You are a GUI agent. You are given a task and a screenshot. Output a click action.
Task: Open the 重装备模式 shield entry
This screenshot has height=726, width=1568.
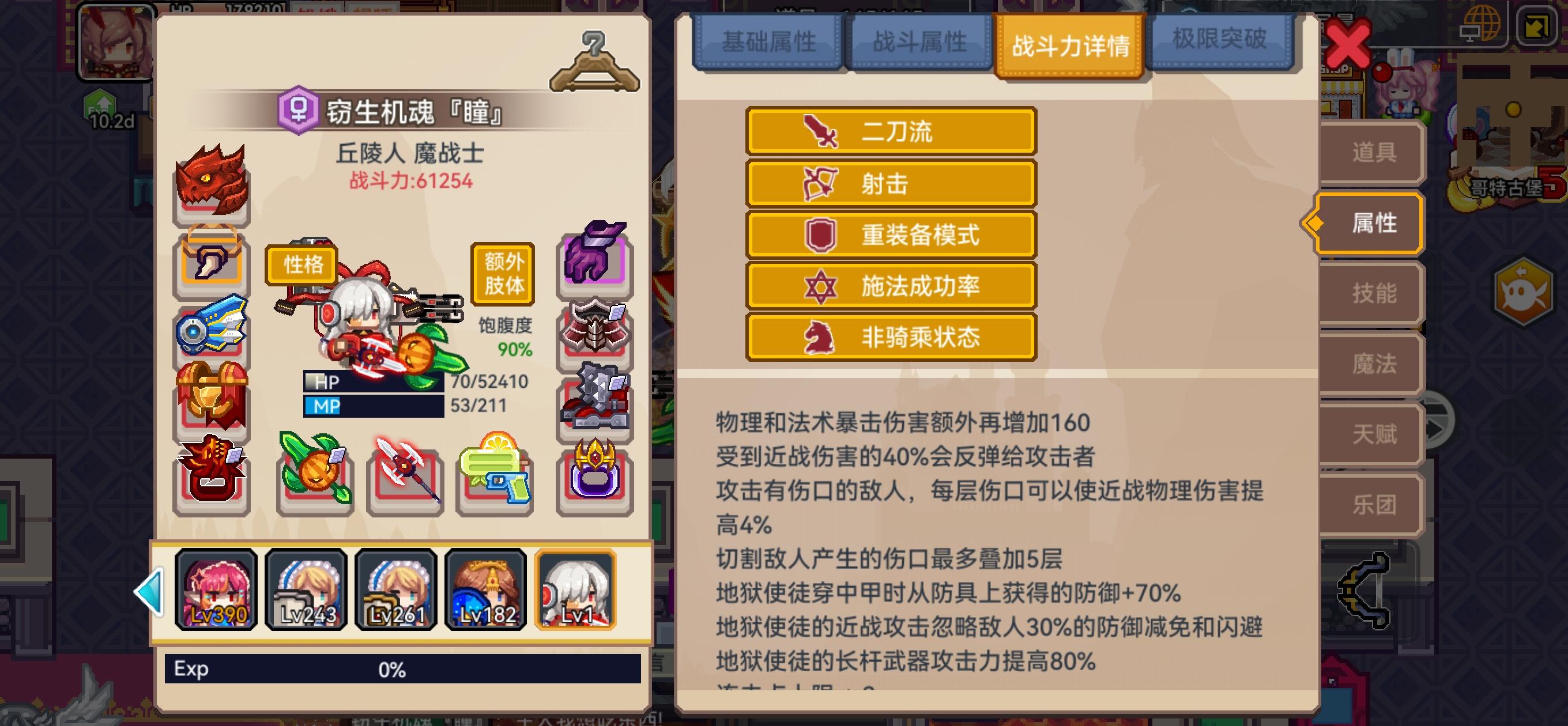pyautogui.click(x=891, y=236)
